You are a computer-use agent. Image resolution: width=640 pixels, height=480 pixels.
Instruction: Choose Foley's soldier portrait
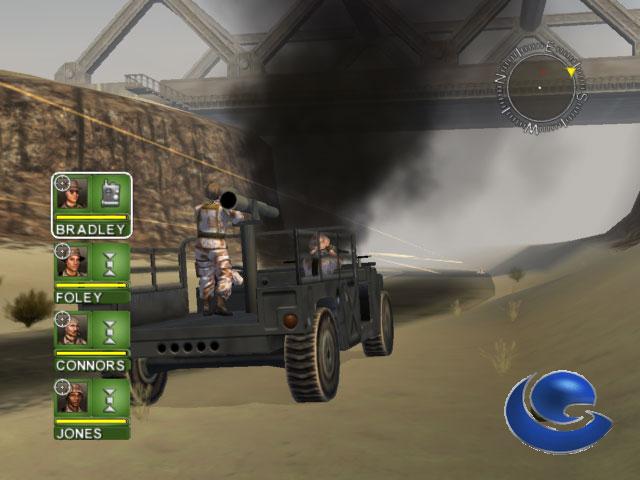coord(75,263)
